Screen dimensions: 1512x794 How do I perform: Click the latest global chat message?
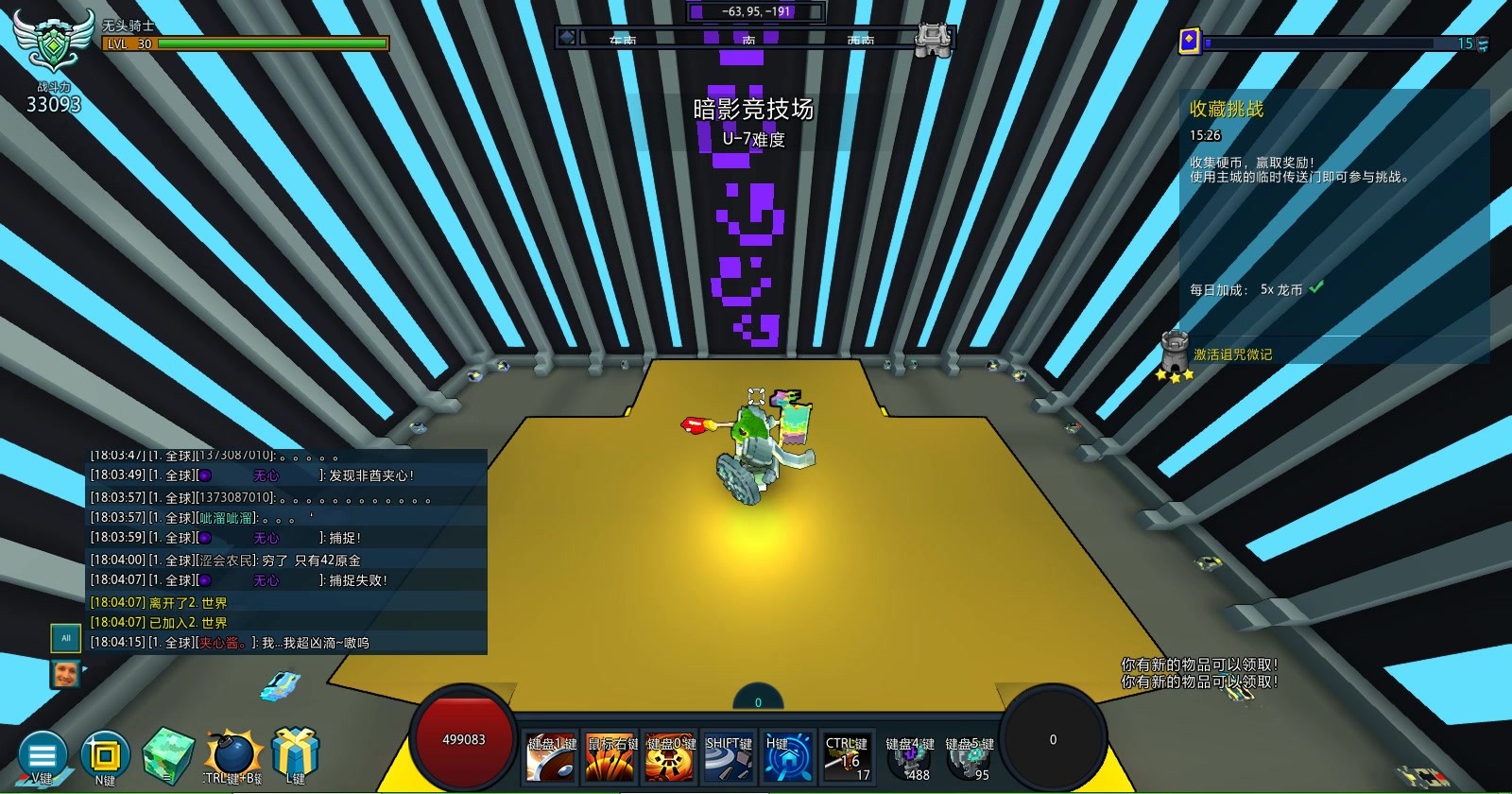tap(283, 643)
